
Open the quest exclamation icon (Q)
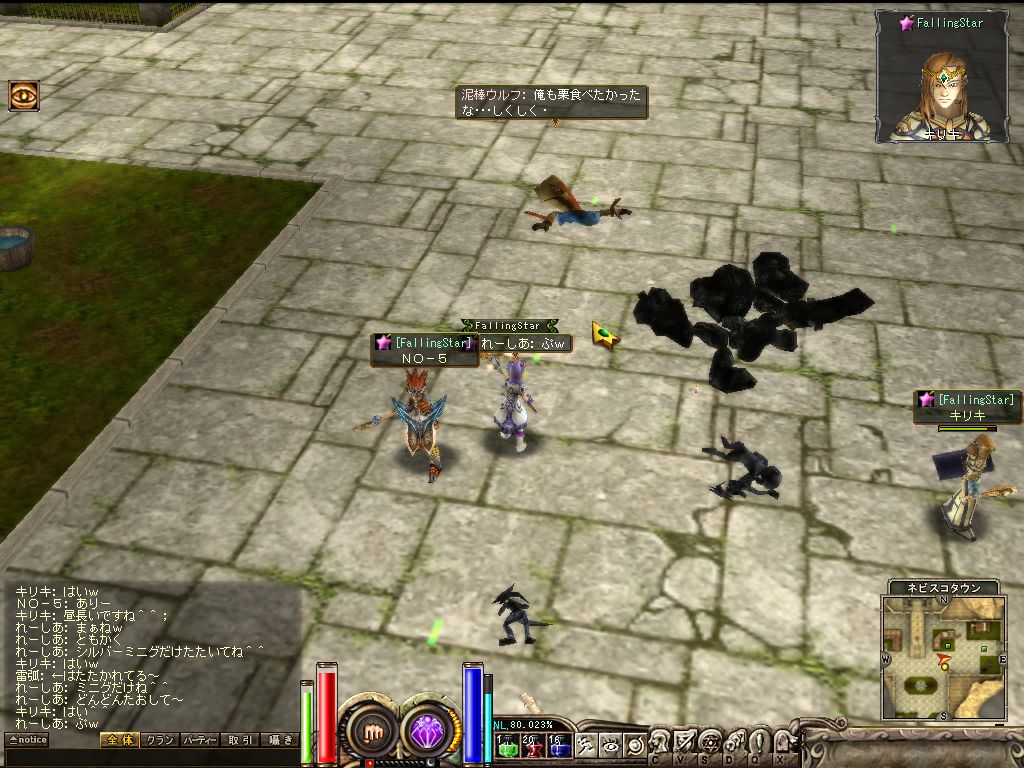[x=759, y=742]
